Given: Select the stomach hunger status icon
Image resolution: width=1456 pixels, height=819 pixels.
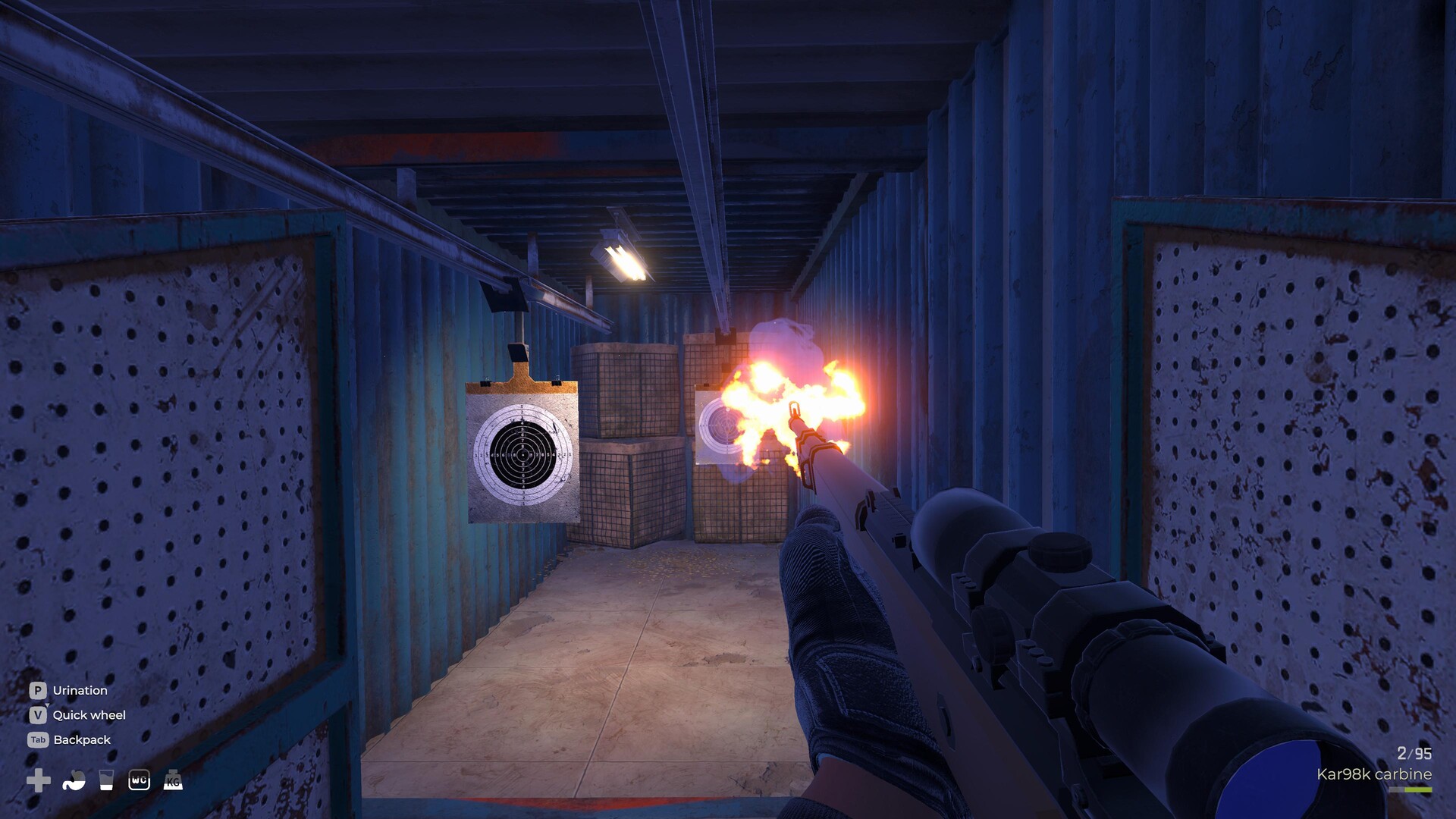Looking at the screenshot, I should pos(72,780).
